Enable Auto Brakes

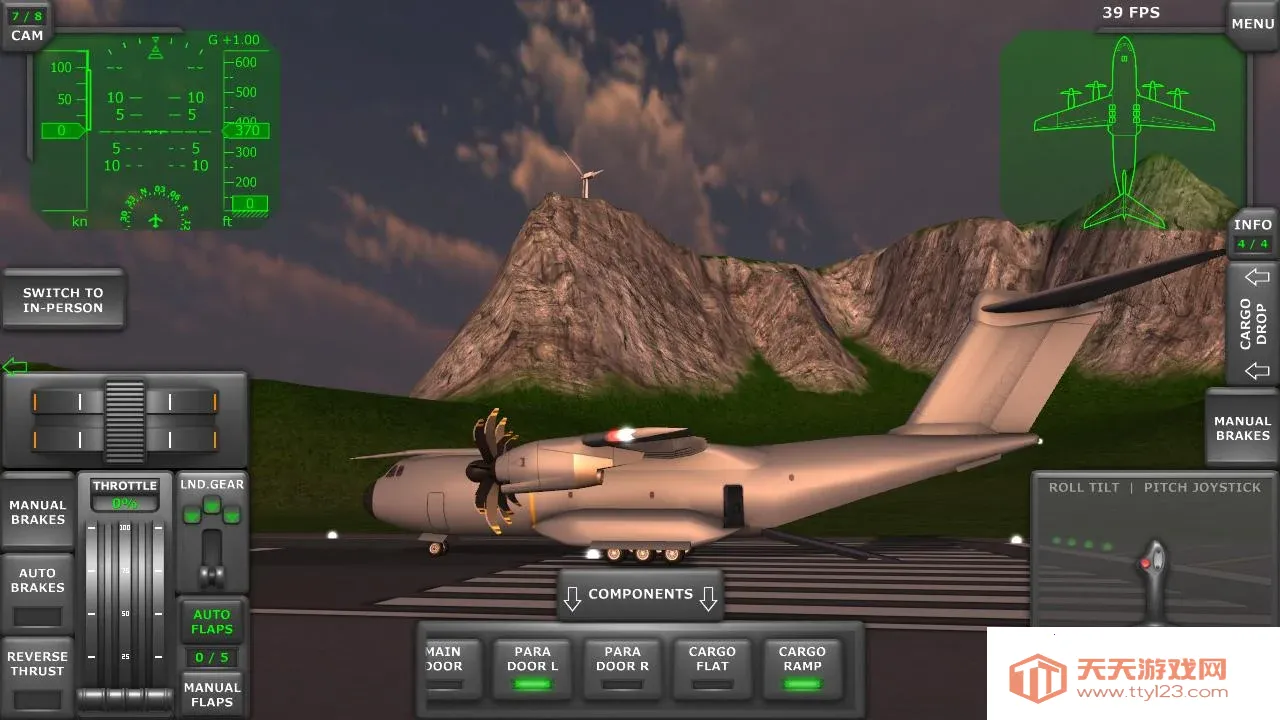point(38,592)
